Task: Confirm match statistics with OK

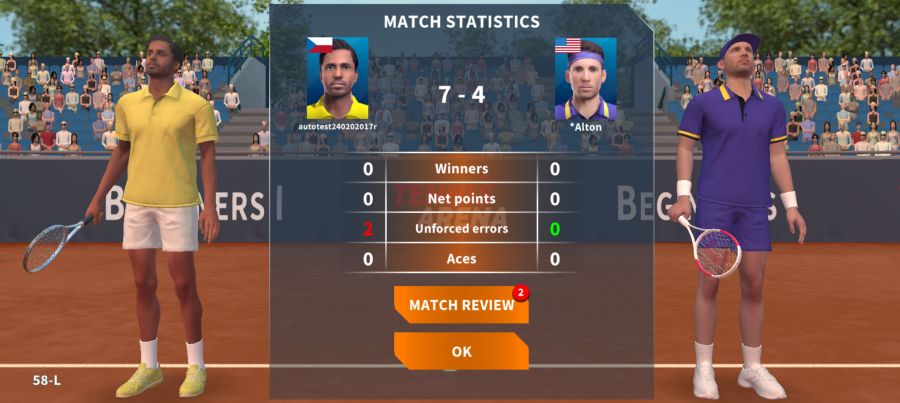Action: [461, 352]
